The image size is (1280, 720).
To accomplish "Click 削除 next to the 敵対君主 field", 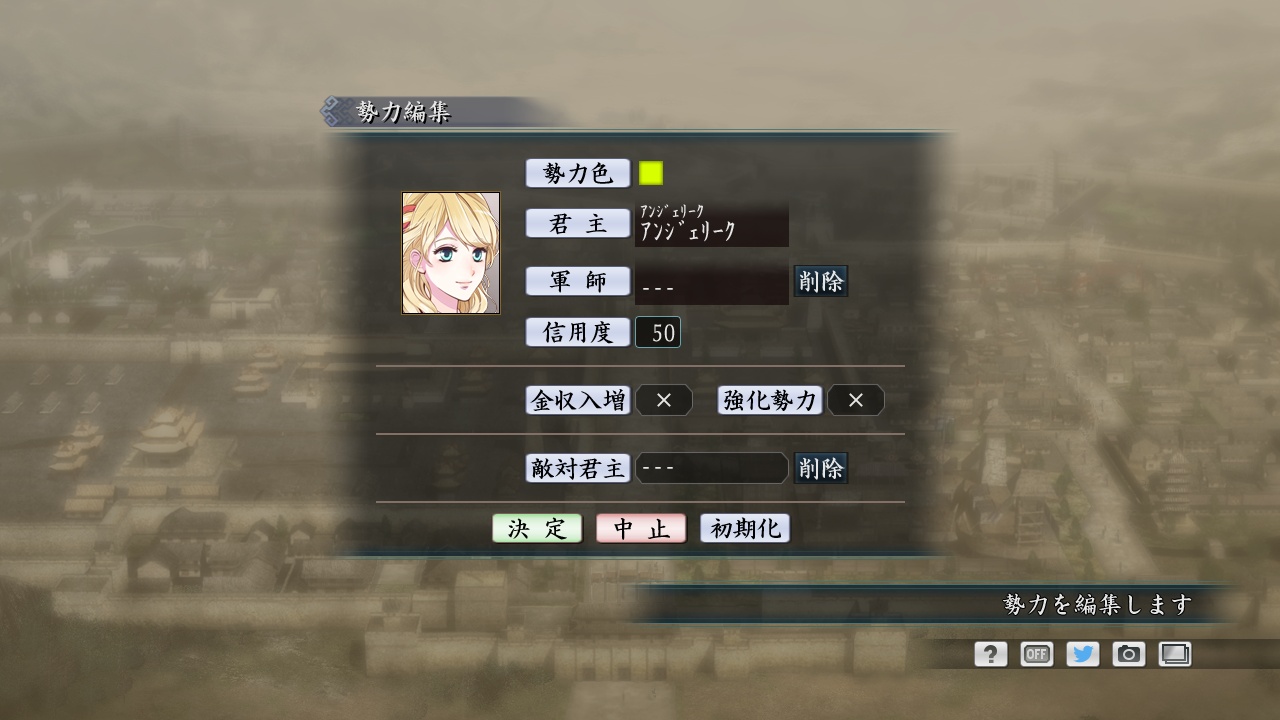I will 820,467.
